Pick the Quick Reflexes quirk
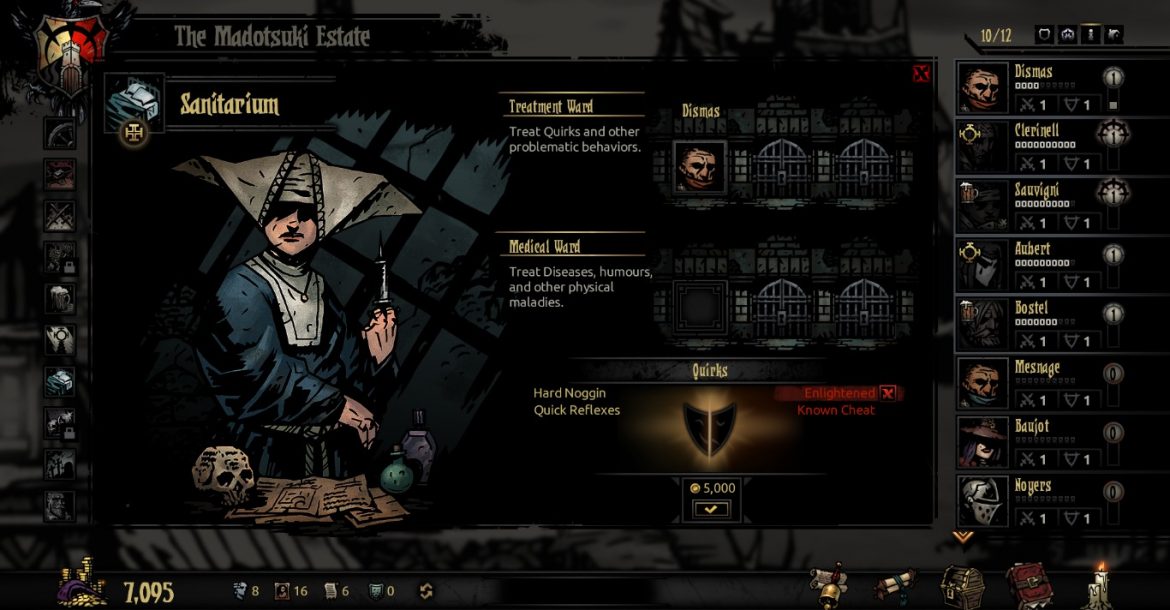 pos(576,410)
